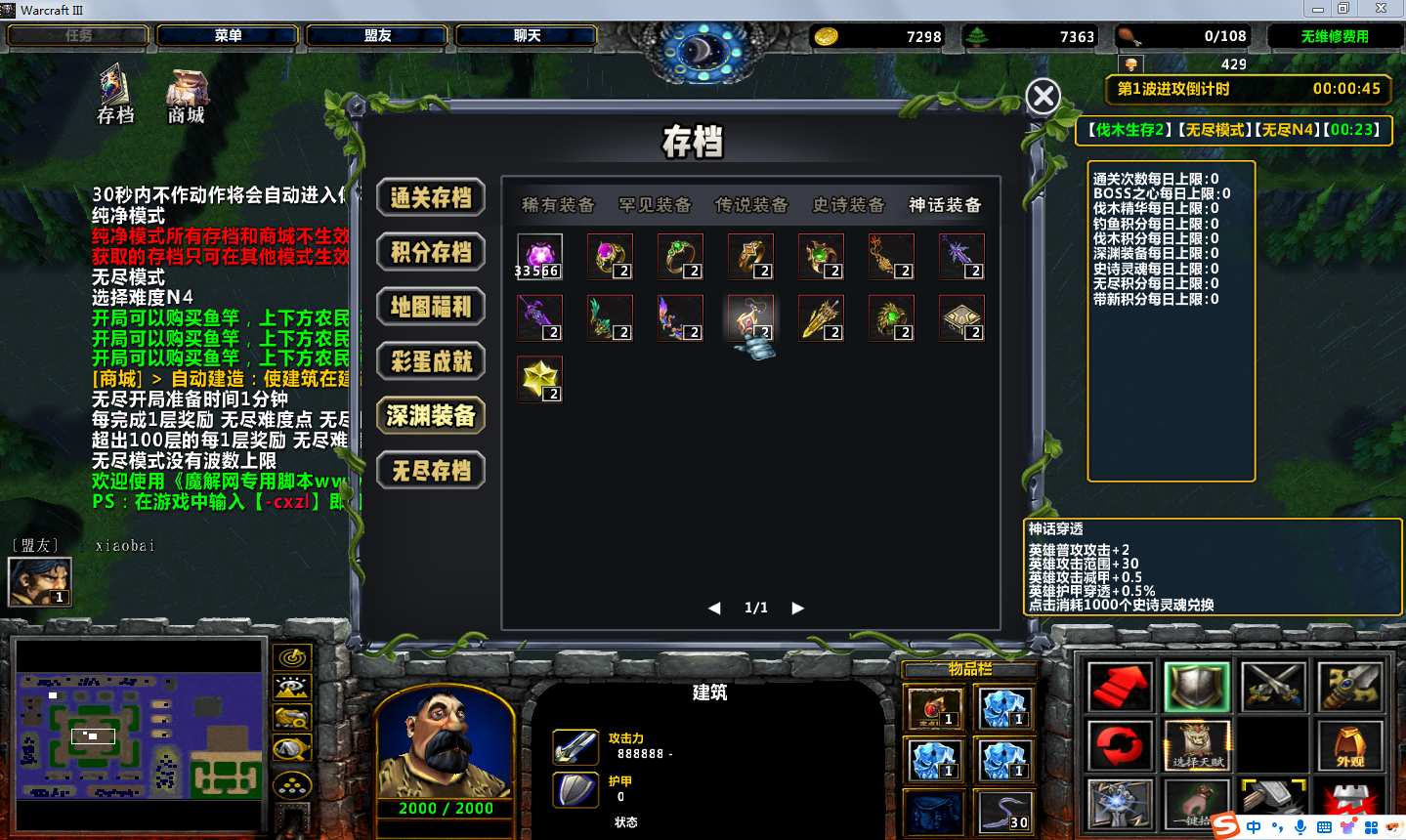Switch to the 稀有装备 tab
The height and width of the screenshot is (840, 1406).
(x=558, y=205)
